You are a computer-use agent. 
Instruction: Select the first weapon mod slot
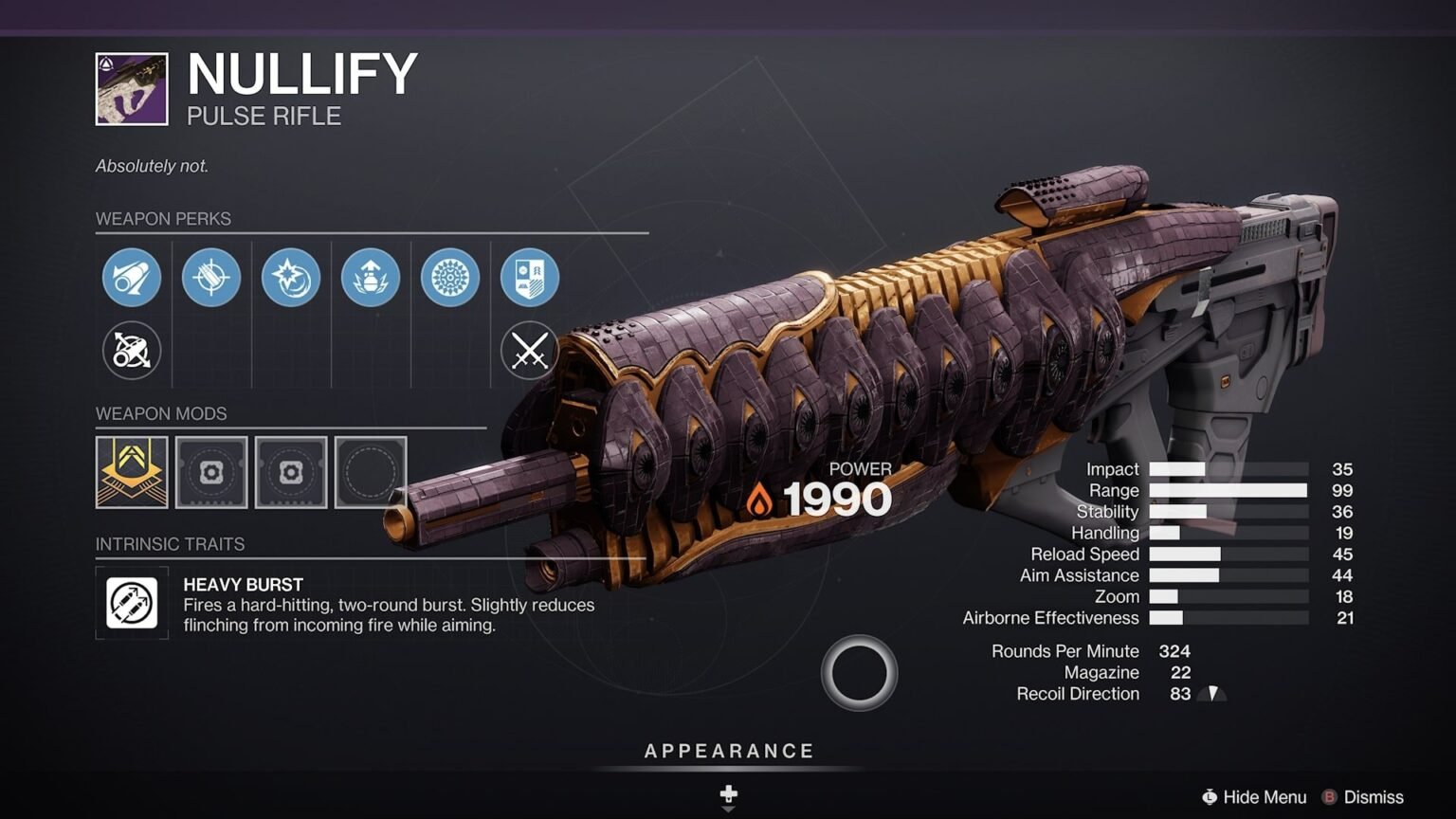coord(131,473)
